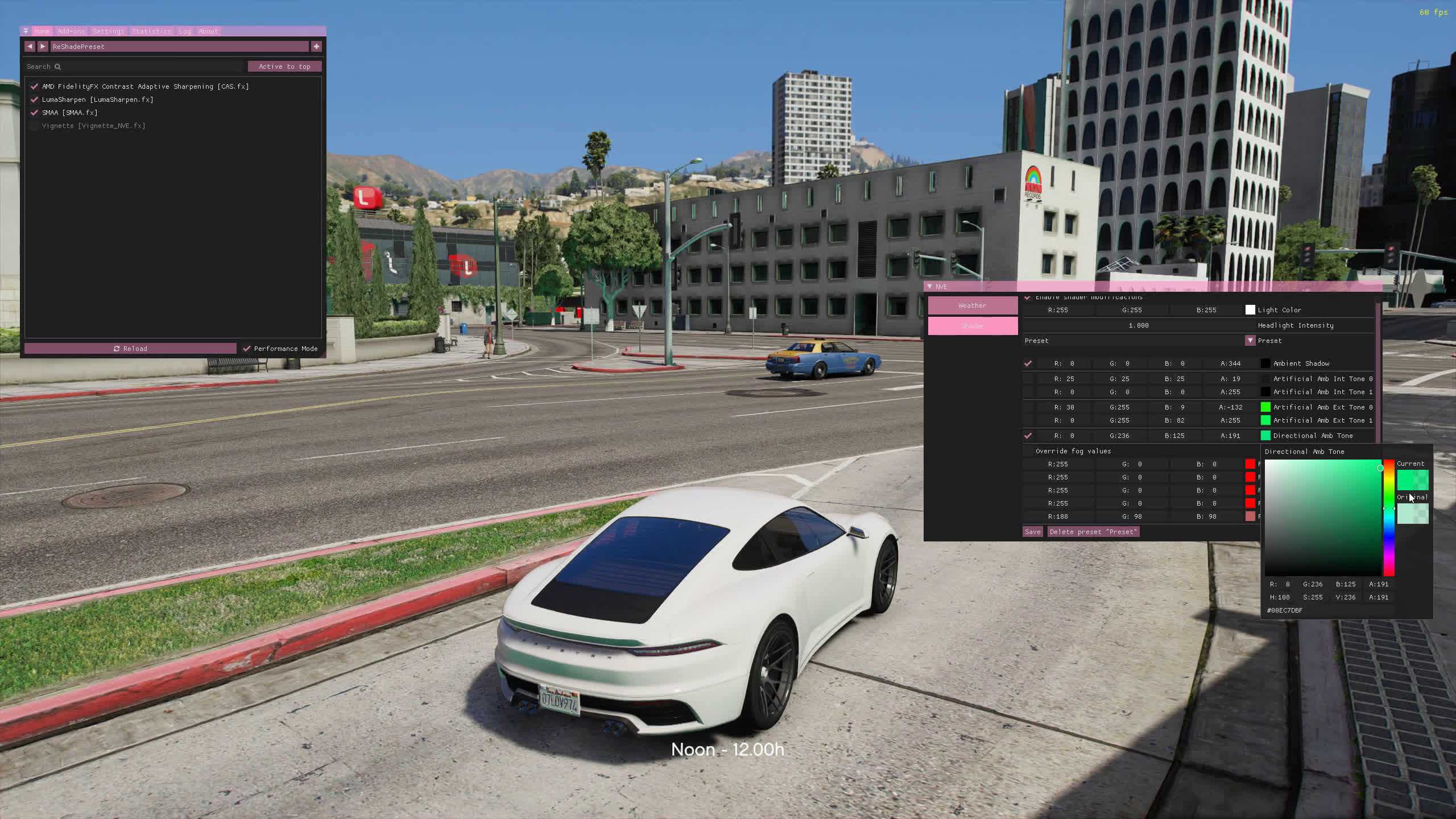This screenshot has width=1456, height=819.
Task: Enable the Vignette_NVE.fx effect
Action: click(x=34, y=126)
